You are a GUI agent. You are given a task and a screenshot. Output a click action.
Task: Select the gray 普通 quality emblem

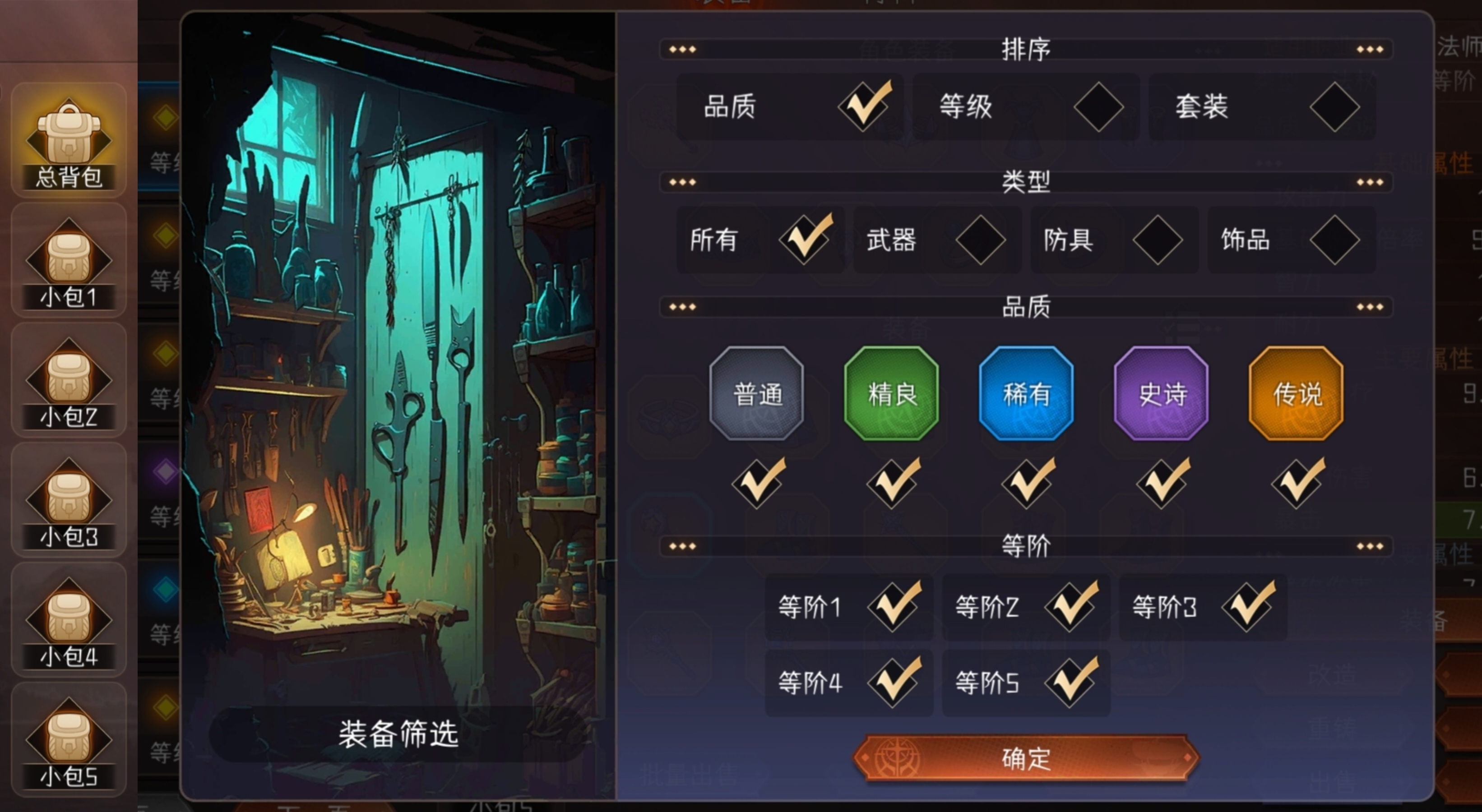[x=756, y=394]
